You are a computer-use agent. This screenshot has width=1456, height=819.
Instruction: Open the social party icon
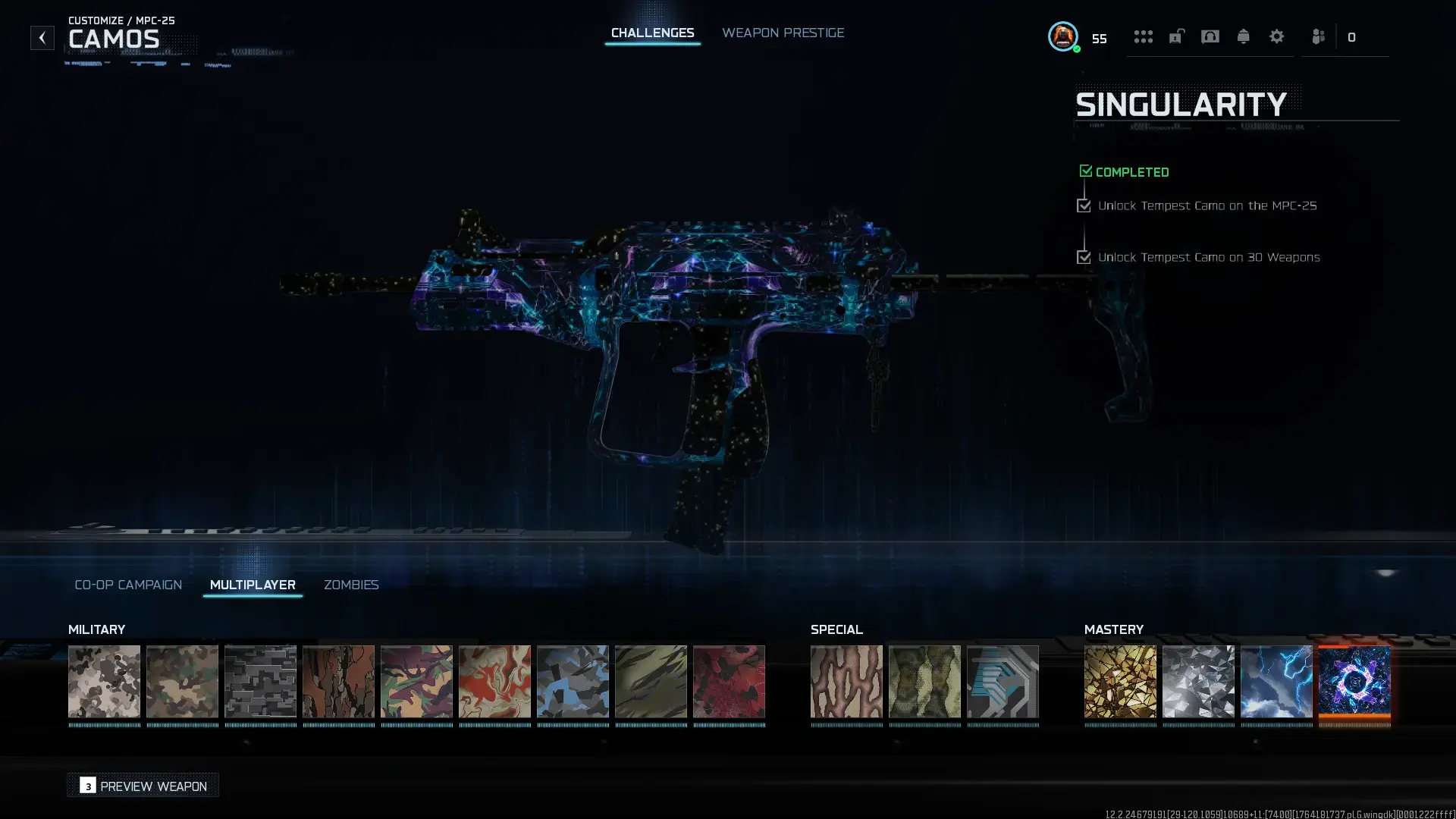[1317, 36]
